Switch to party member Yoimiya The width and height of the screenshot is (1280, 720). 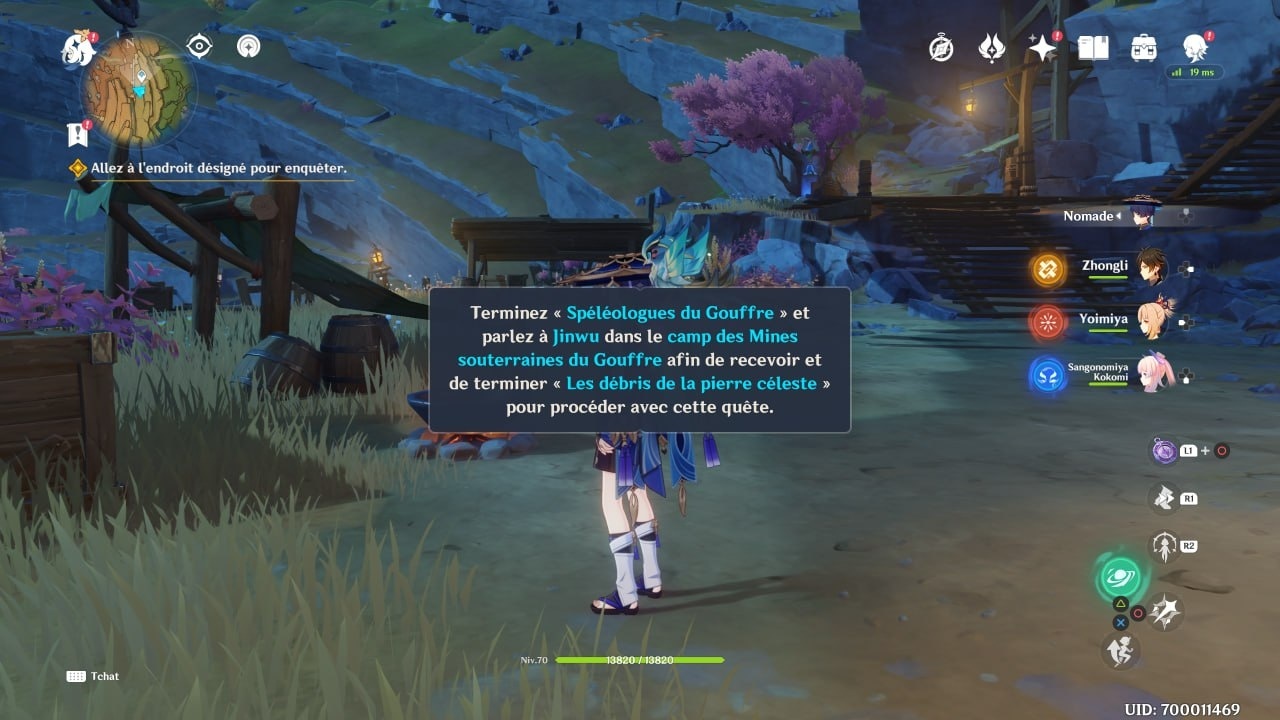(1151, 321)
